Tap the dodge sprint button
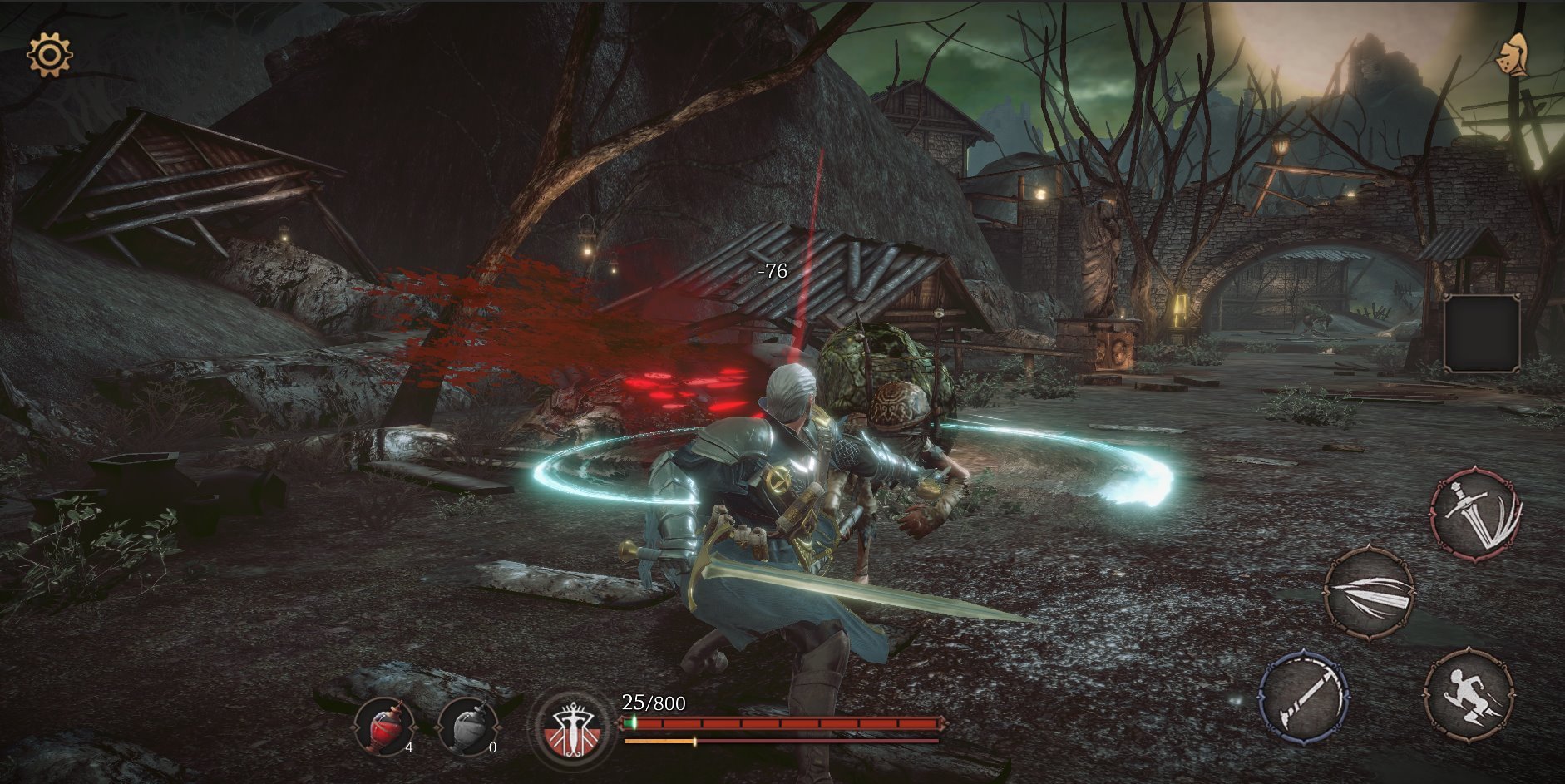1565x784 pixels. 1468,695
